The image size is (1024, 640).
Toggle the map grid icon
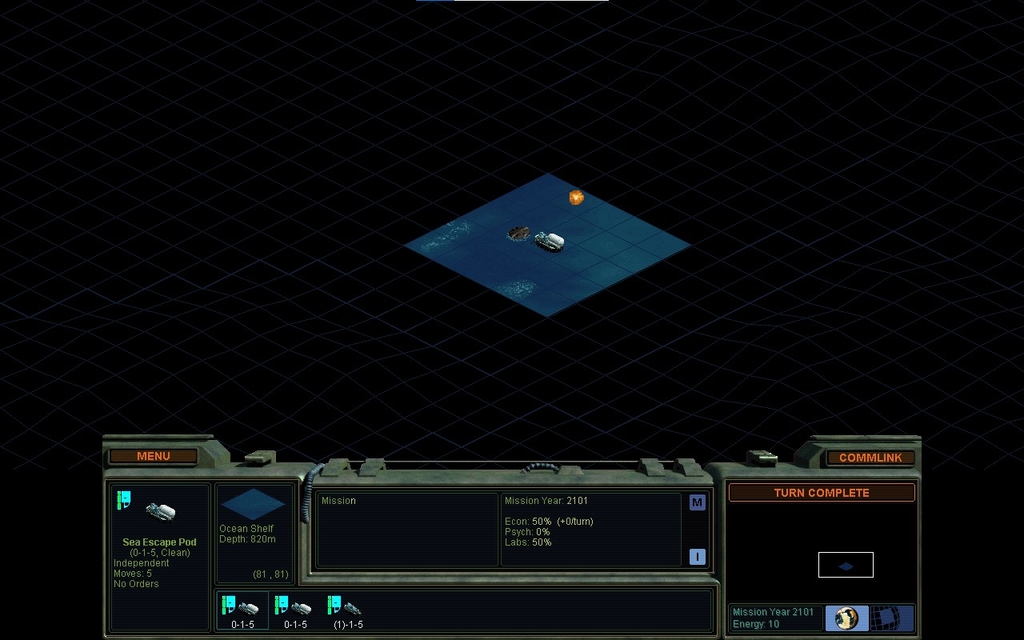point(886,618)
